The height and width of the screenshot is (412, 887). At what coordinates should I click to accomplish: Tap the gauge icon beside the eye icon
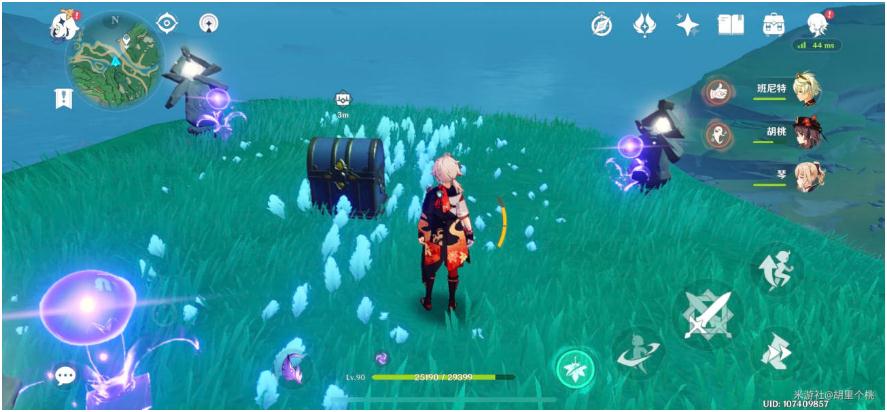208,23
